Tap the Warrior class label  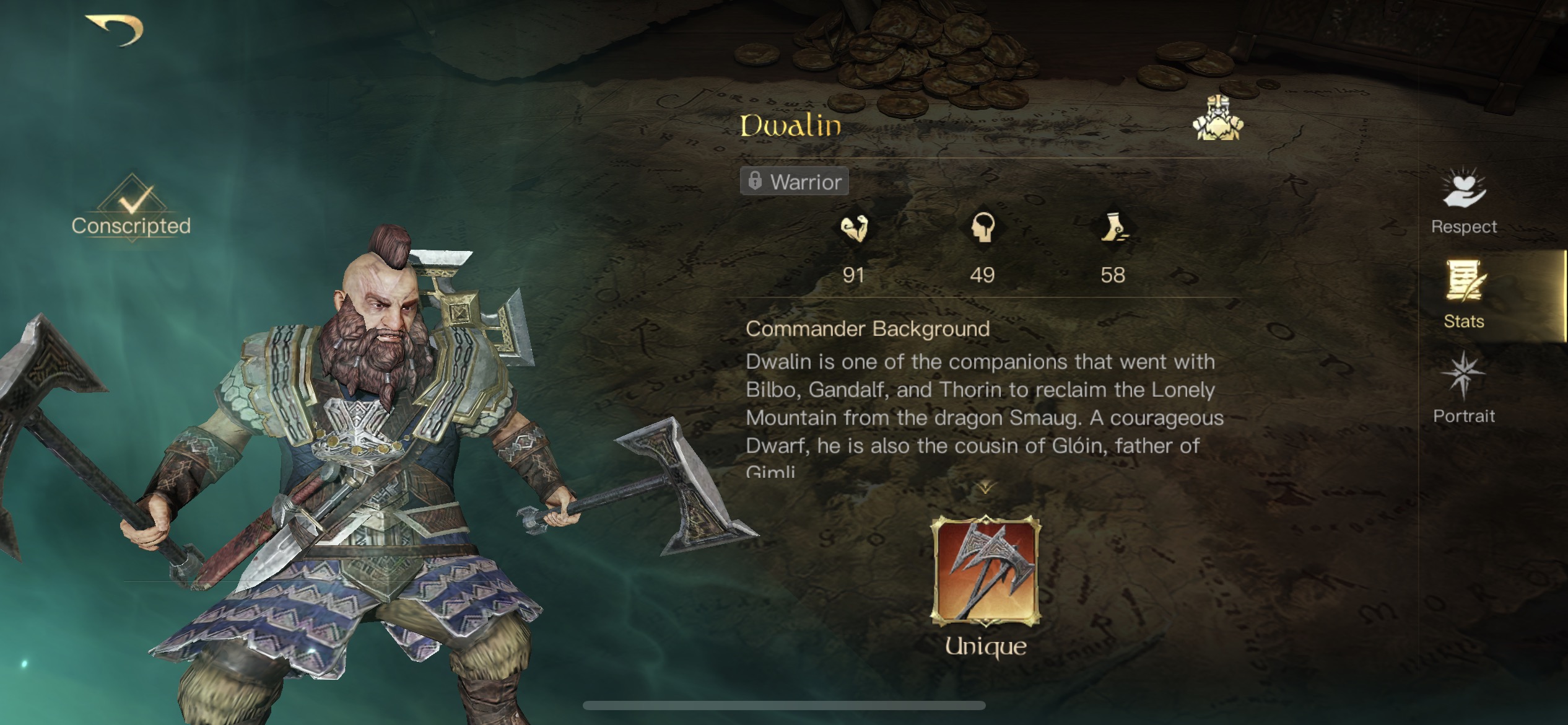pos(805,181)
